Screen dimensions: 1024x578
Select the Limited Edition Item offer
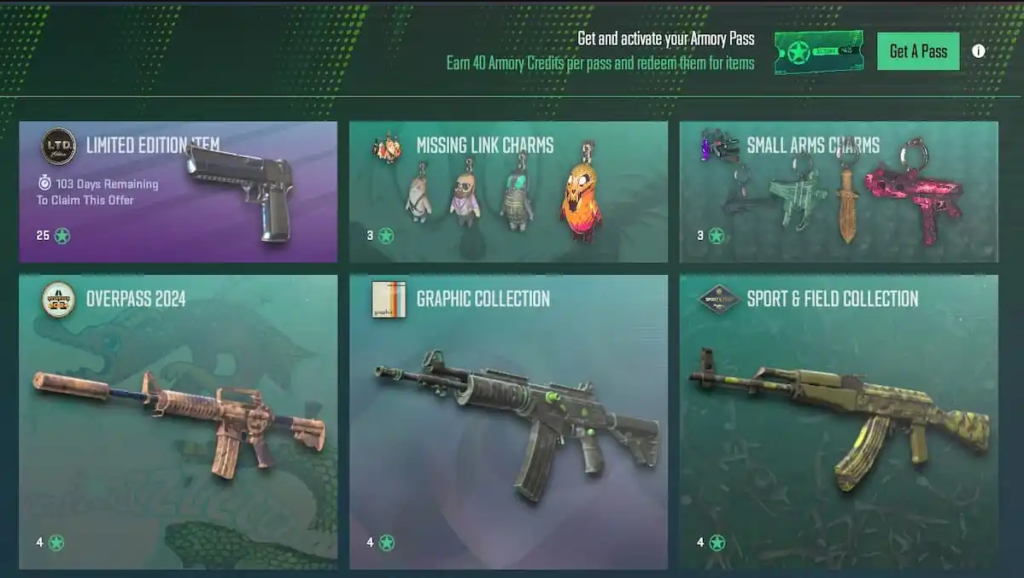click(178, 191)
